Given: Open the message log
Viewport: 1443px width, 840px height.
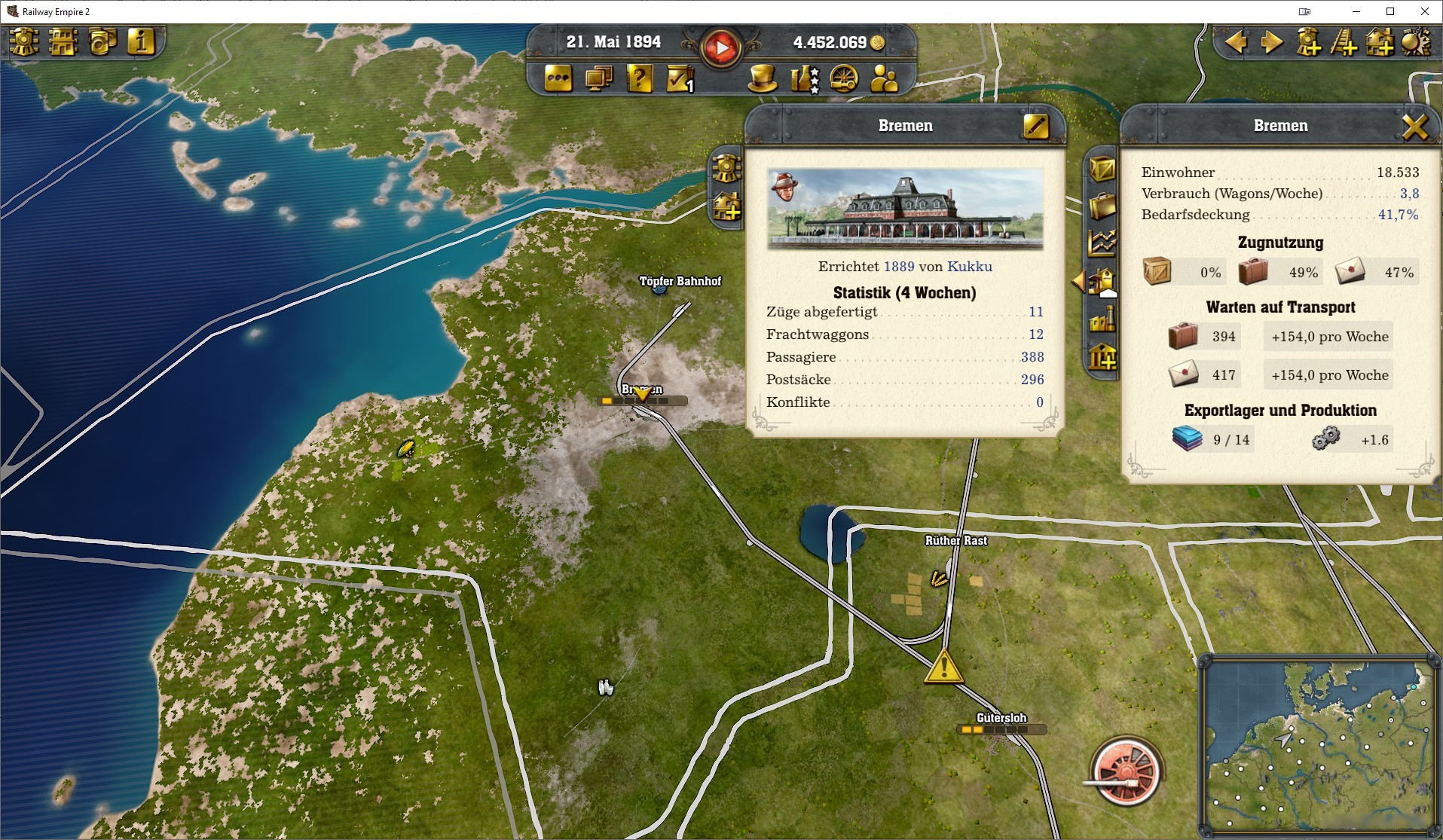Looking at the screenshot, I should pos(558,79).
